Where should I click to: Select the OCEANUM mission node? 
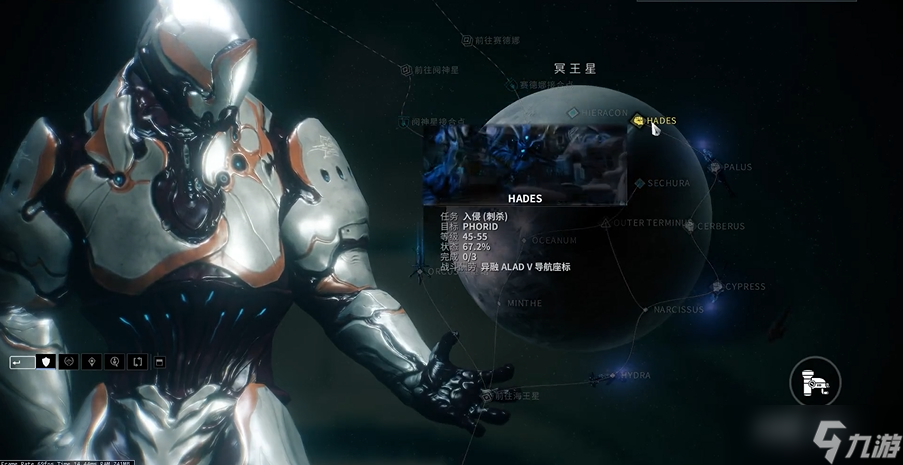click(525, 240)
